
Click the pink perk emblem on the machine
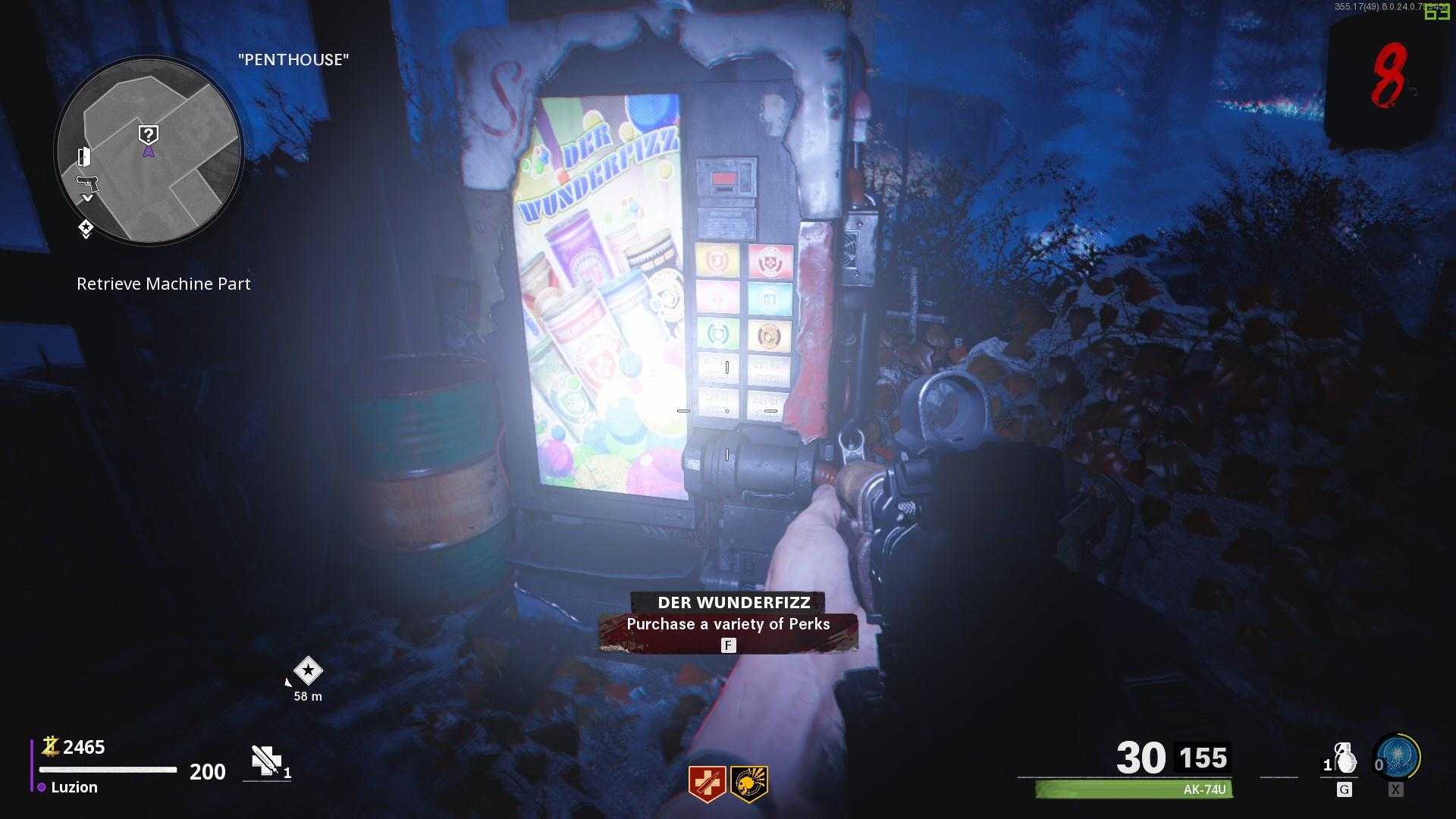(x=717, y=298)
